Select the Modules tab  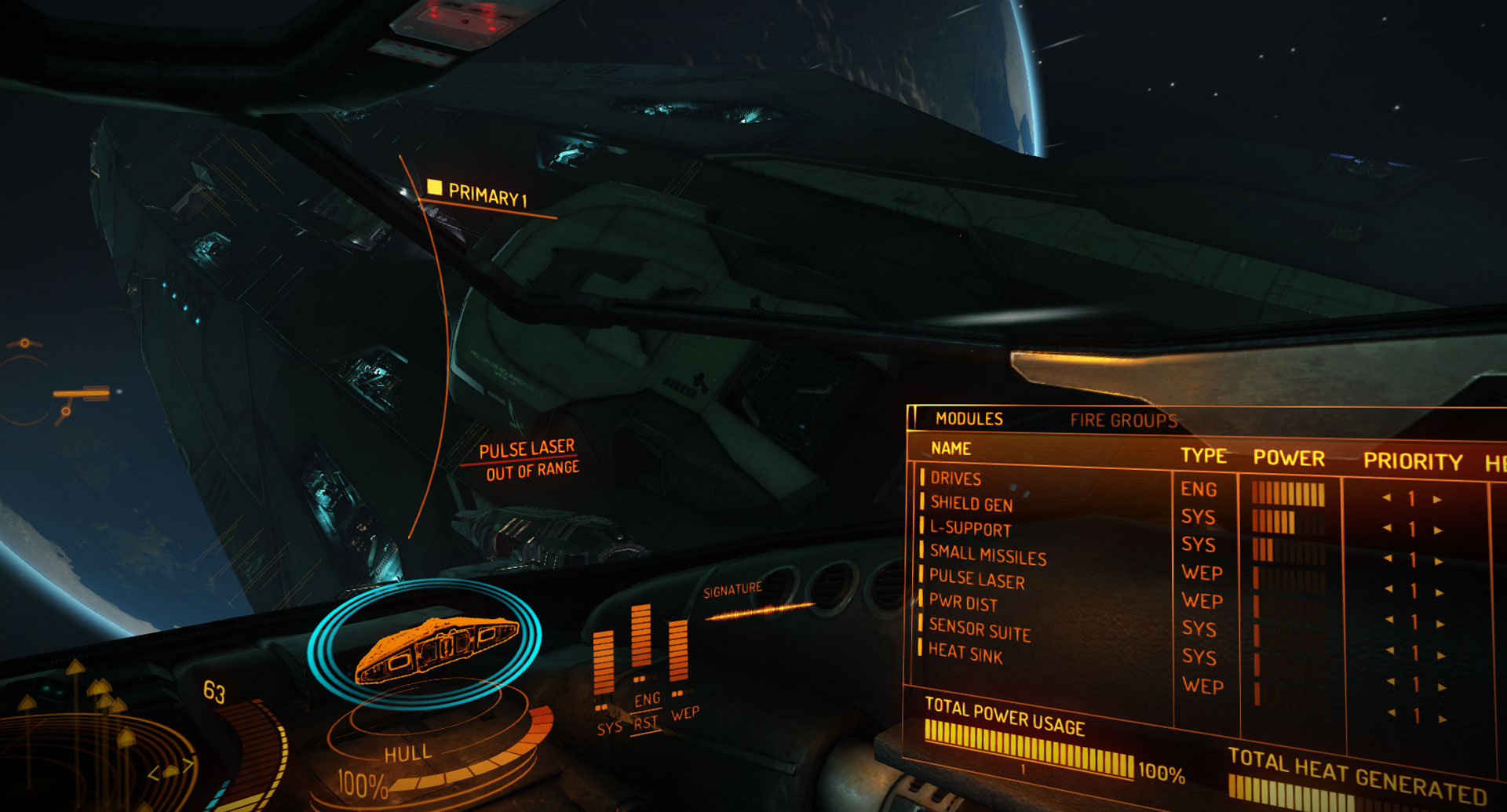coord(969,419)
